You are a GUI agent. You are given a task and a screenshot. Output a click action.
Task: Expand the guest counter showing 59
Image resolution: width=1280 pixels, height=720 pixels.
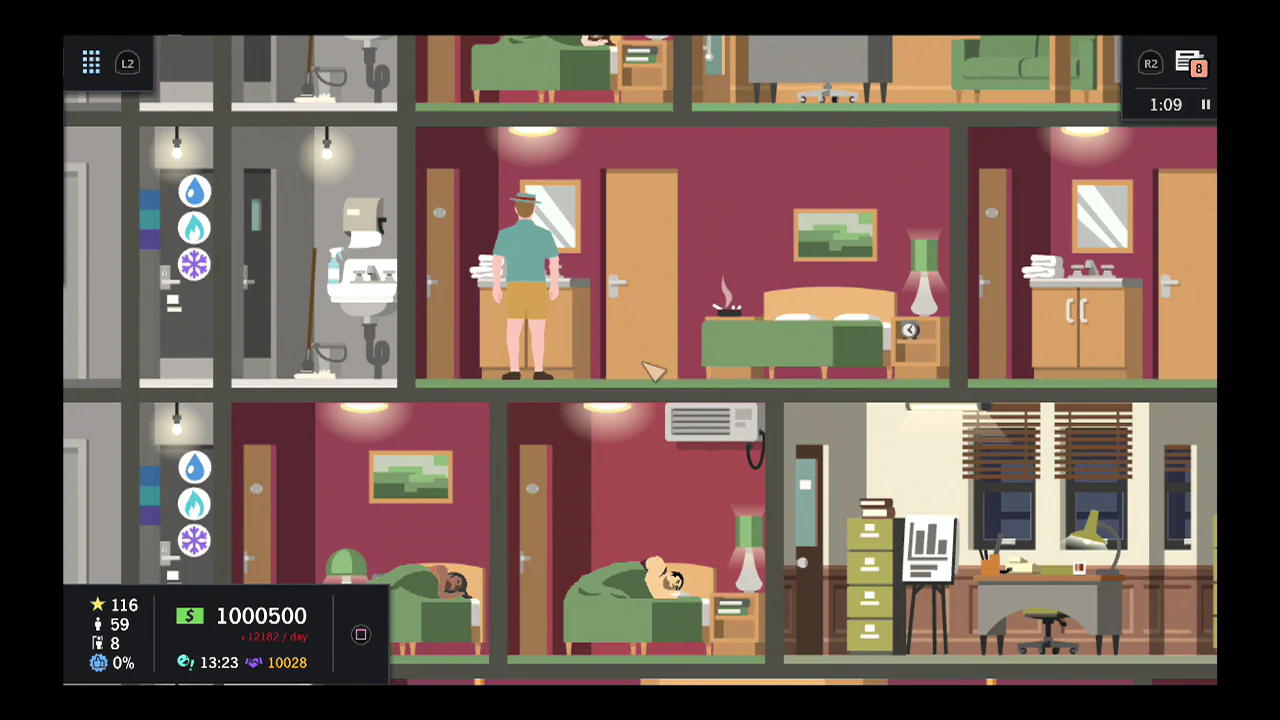(112, 624)
